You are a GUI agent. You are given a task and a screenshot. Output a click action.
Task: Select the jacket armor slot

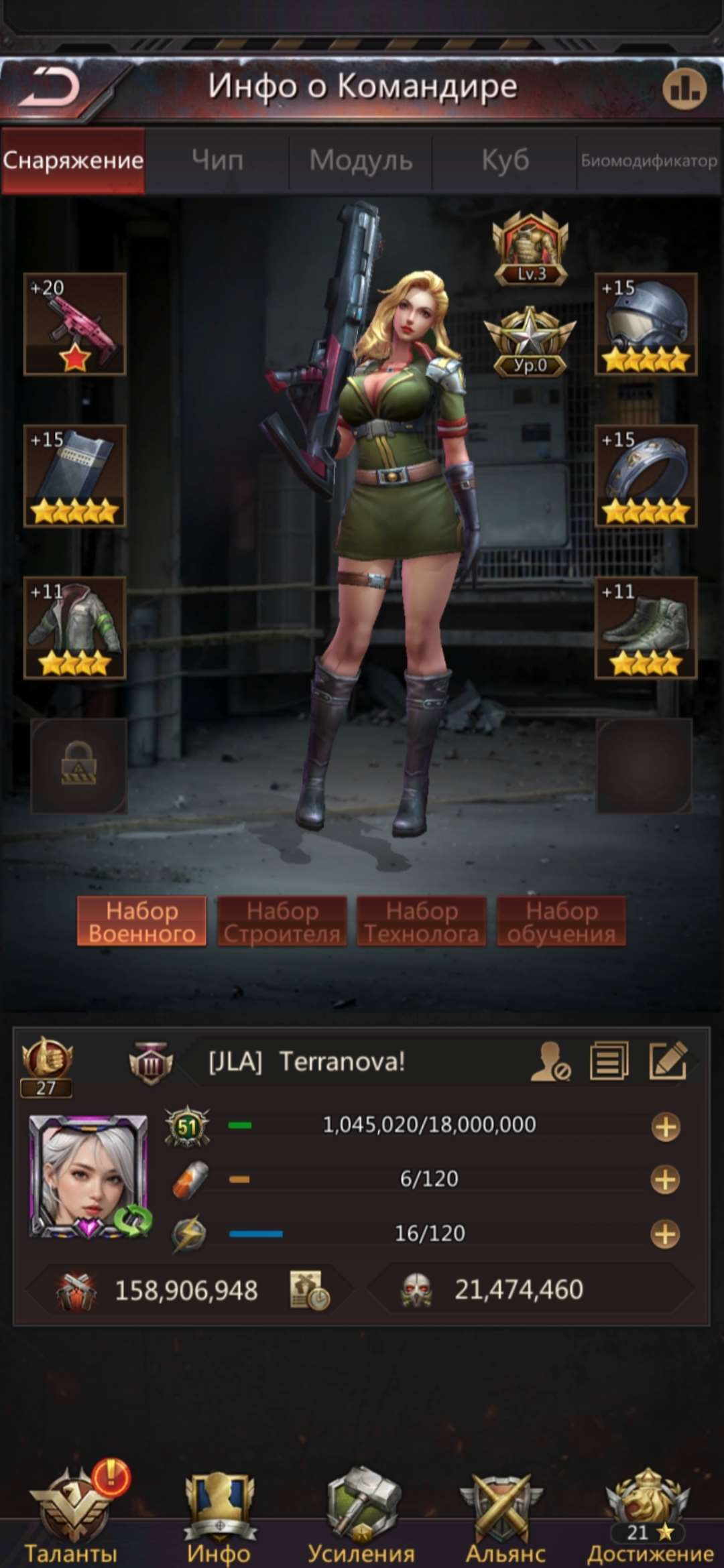point(74,628)
